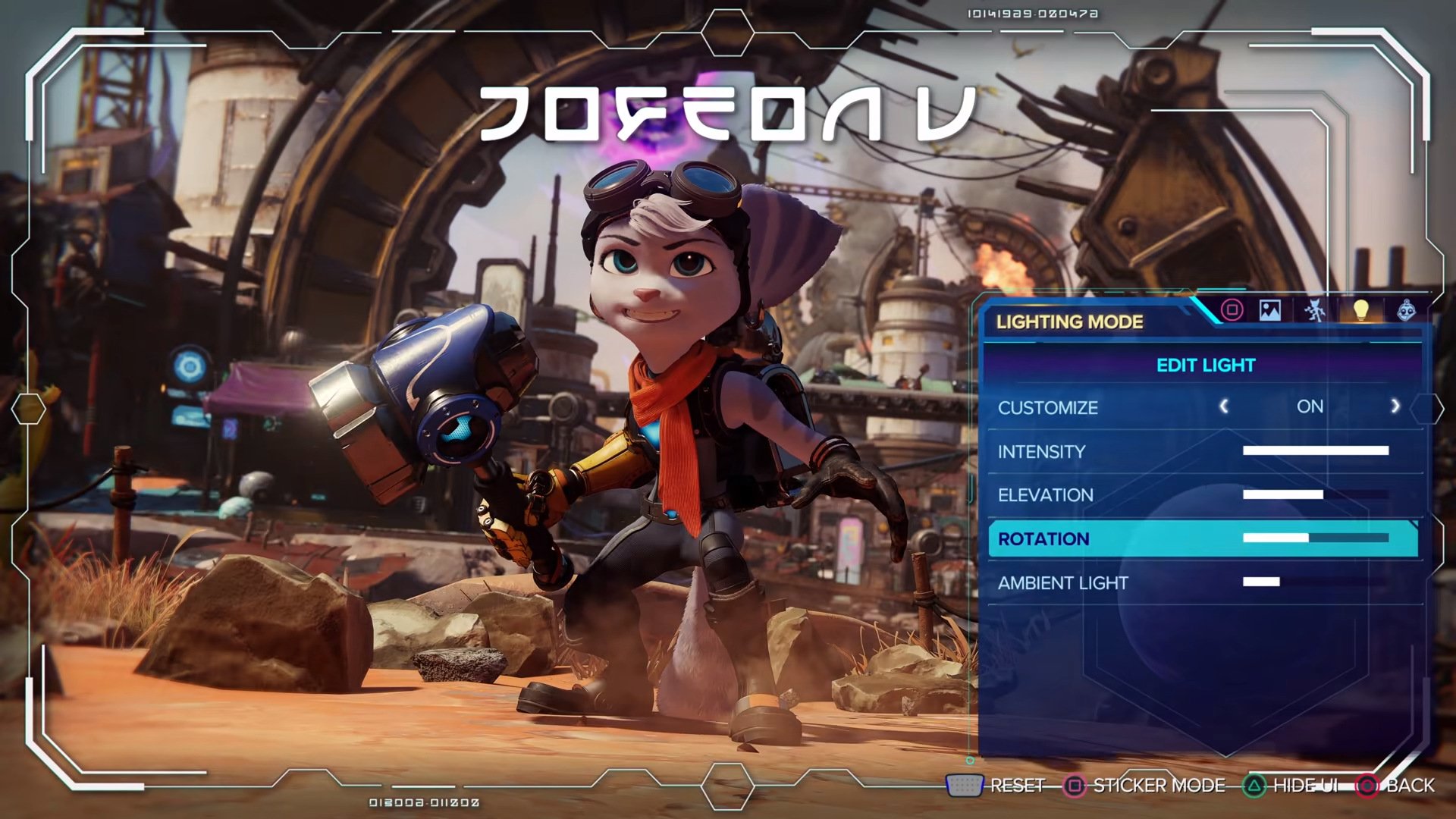Select the lightbulb lighting tab
This screenshot has width=1456, height=819.
1361,310
